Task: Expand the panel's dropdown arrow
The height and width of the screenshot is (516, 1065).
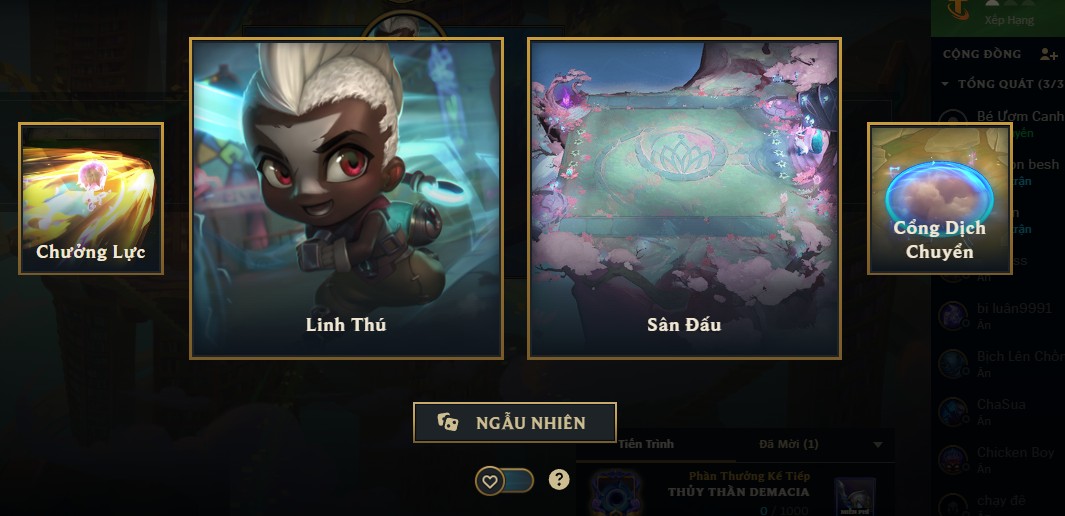Action: coord(878,444)
